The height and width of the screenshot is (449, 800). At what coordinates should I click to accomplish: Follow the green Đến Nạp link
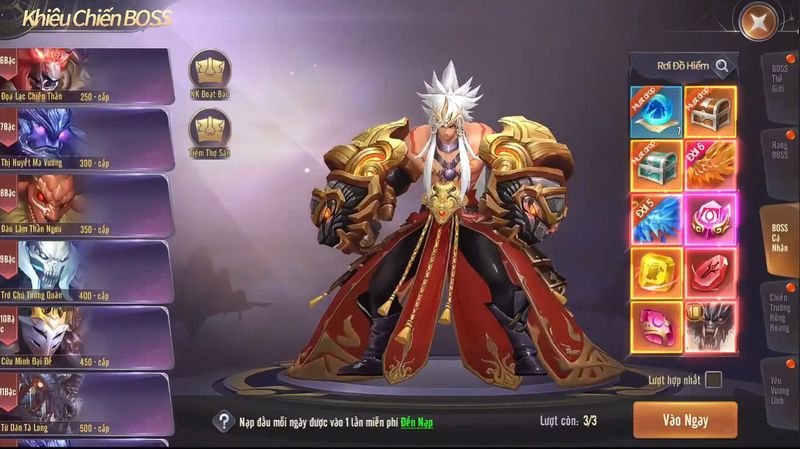(x=417, y=423)
